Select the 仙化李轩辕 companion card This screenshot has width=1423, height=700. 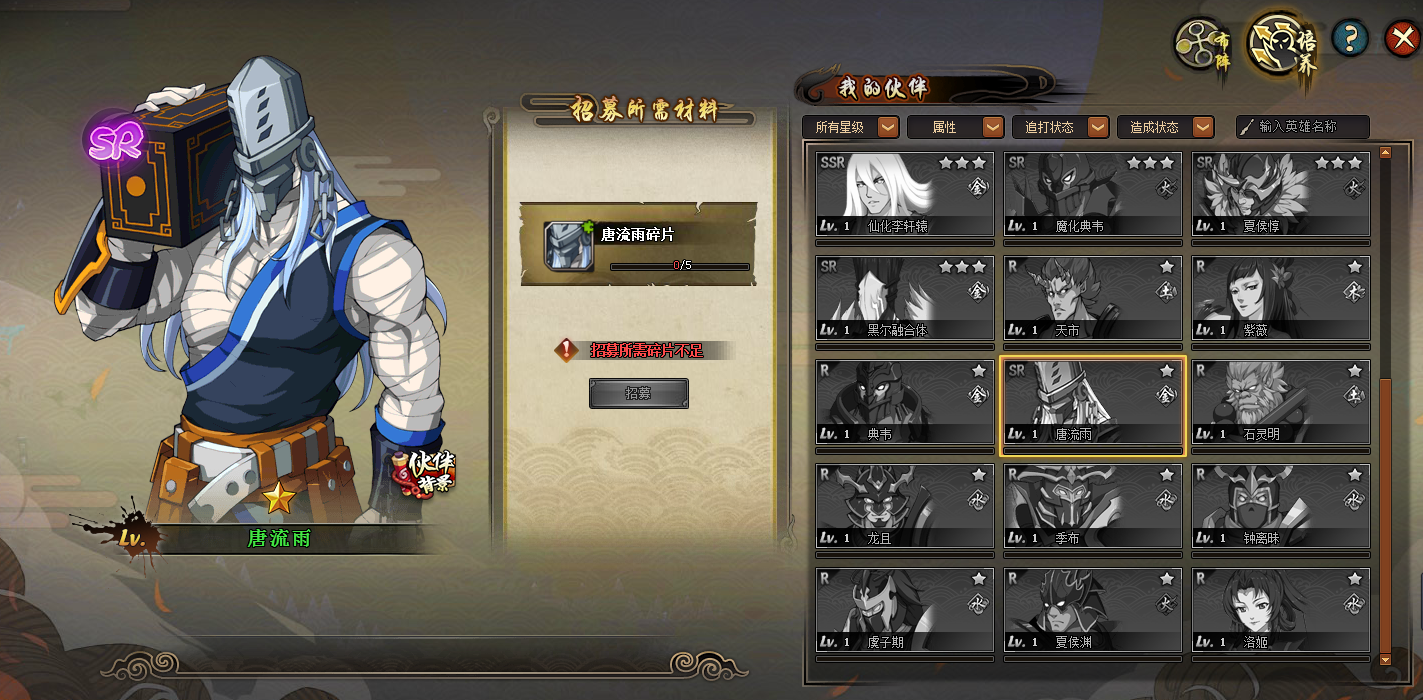pyautogui.click(x=905, y=194)
